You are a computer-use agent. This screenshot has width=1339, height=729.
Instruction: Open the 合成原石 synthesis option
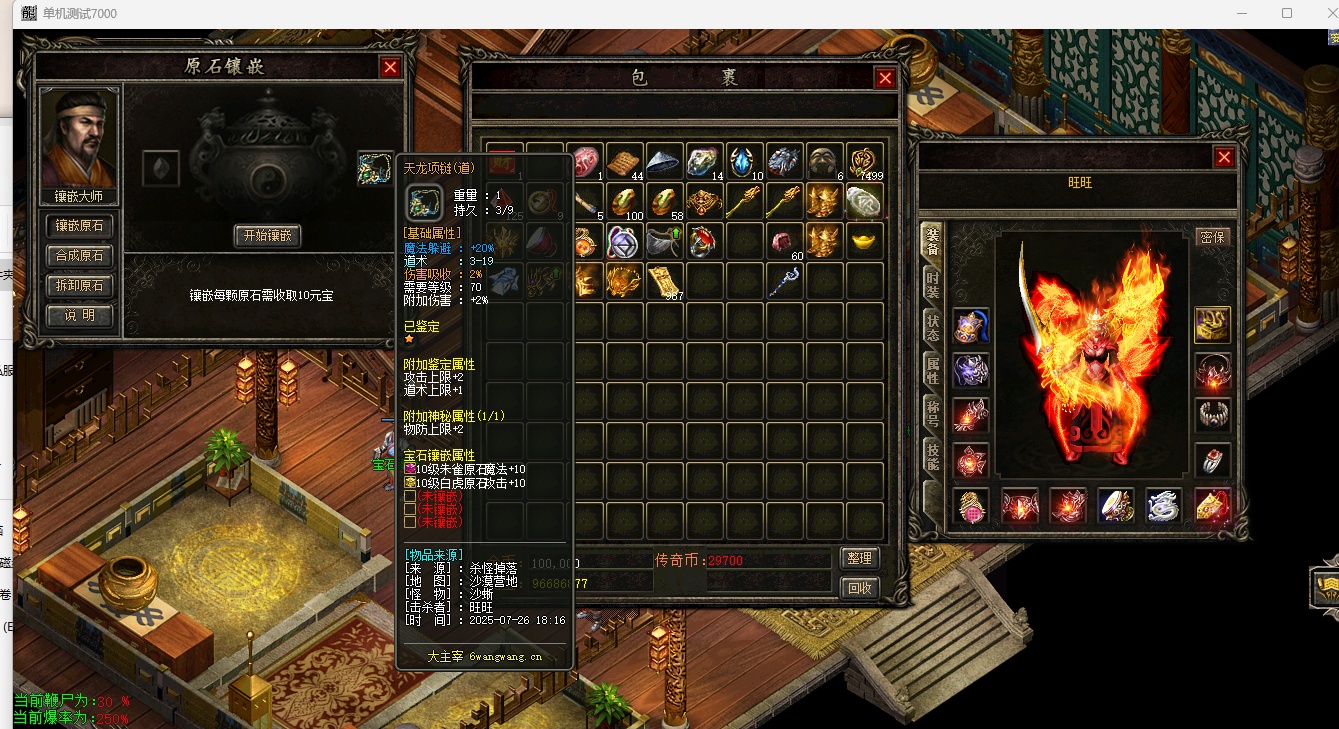79,256
